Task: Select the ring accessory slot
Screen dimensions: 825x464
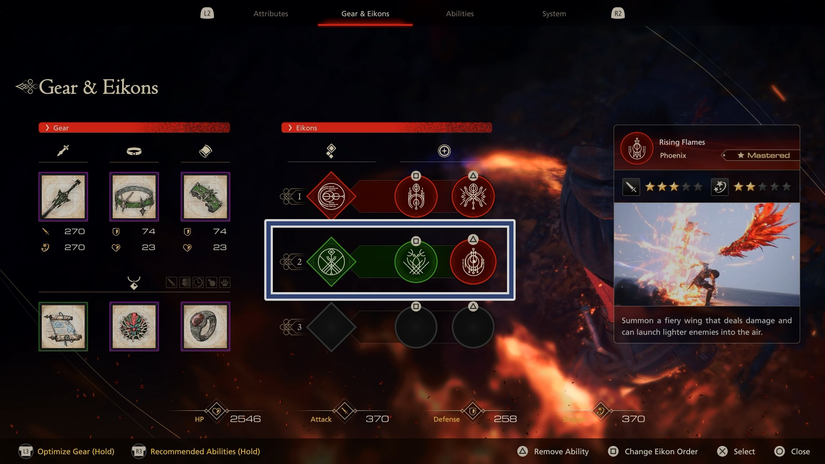Action: [x=205, y=326]
